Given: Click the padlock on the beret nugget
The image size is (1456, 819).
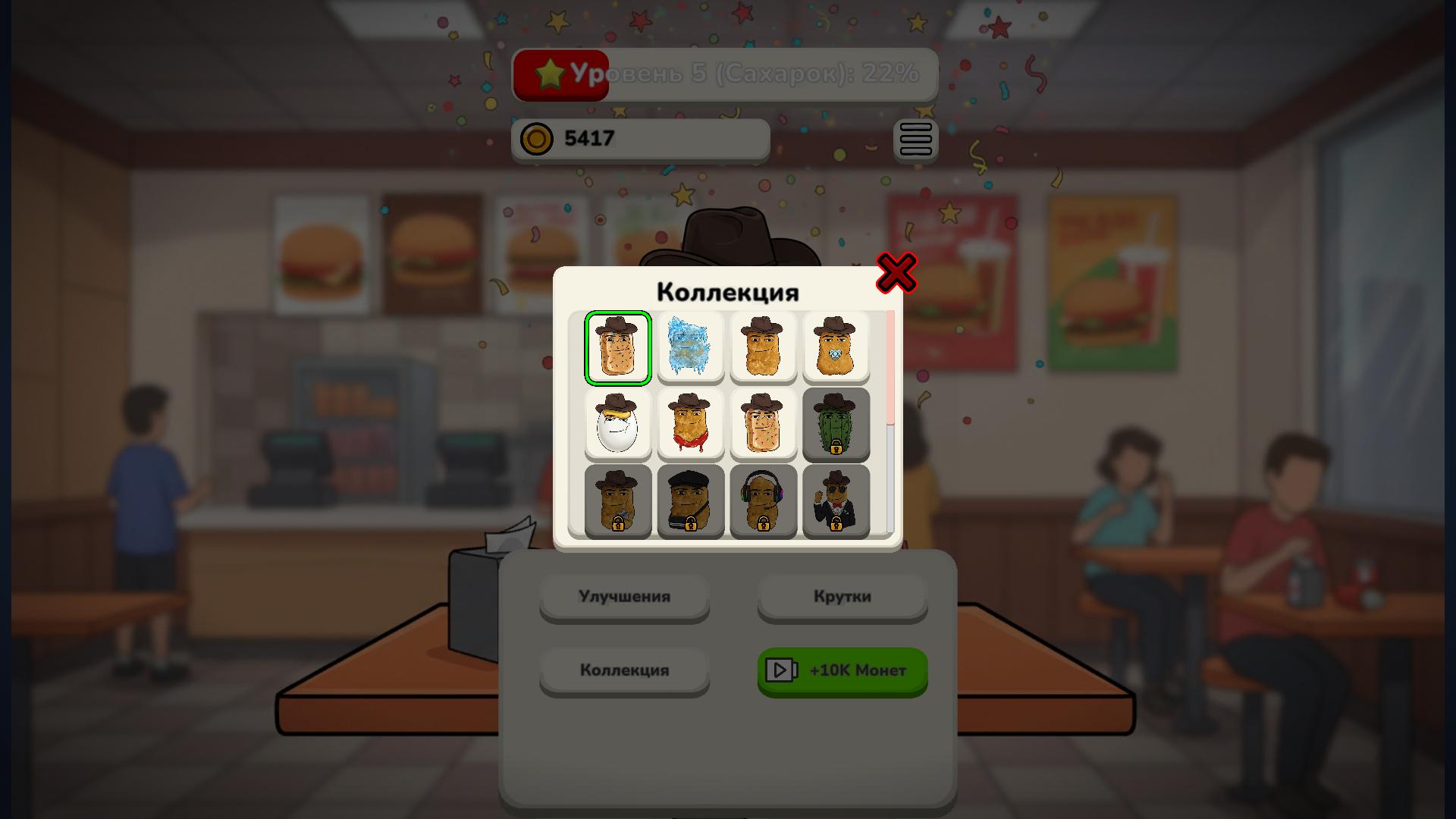Looking at the screenshot, I should tap(691, 526).
